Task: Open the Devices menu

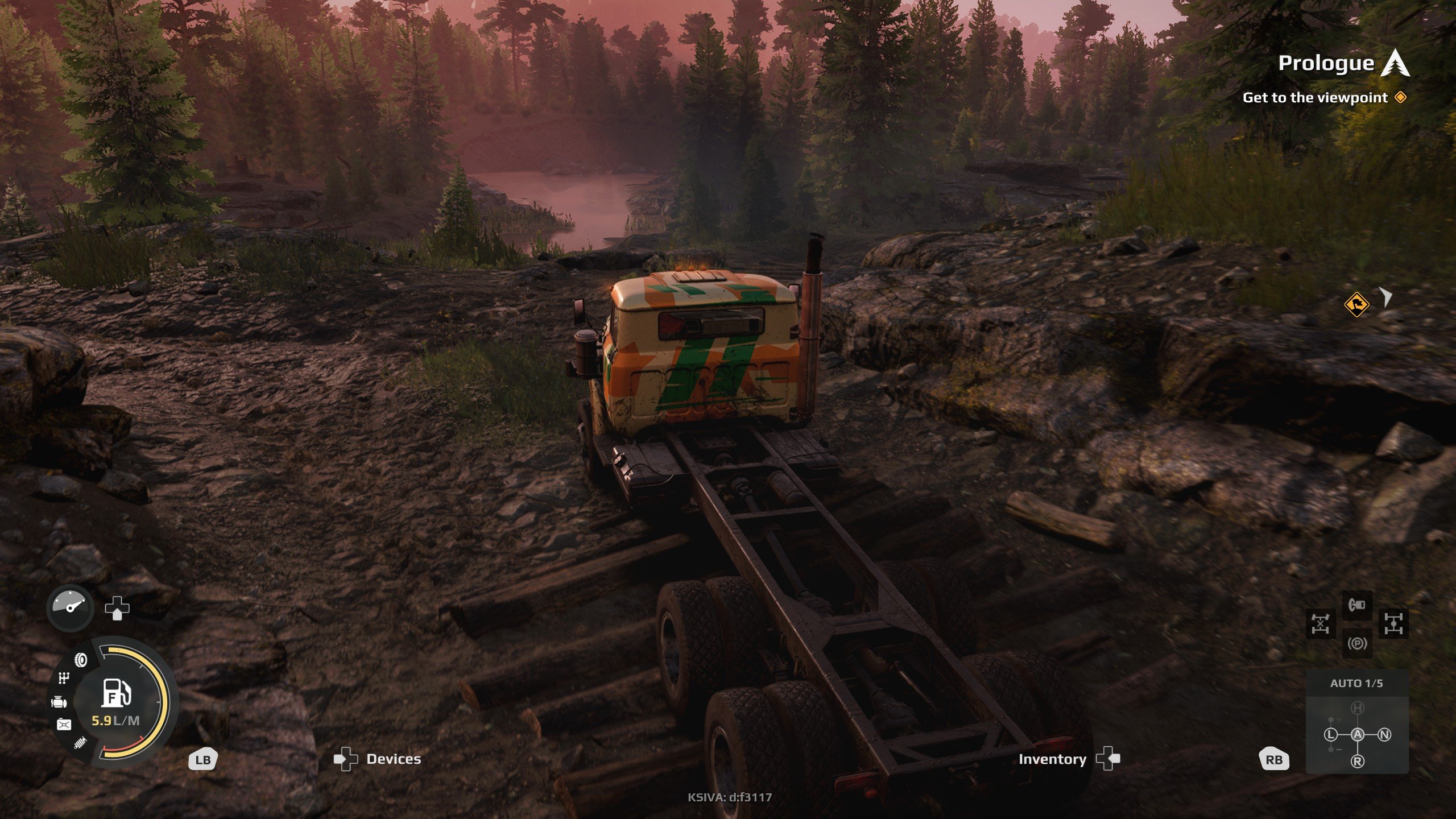Action: coord(393,759)
